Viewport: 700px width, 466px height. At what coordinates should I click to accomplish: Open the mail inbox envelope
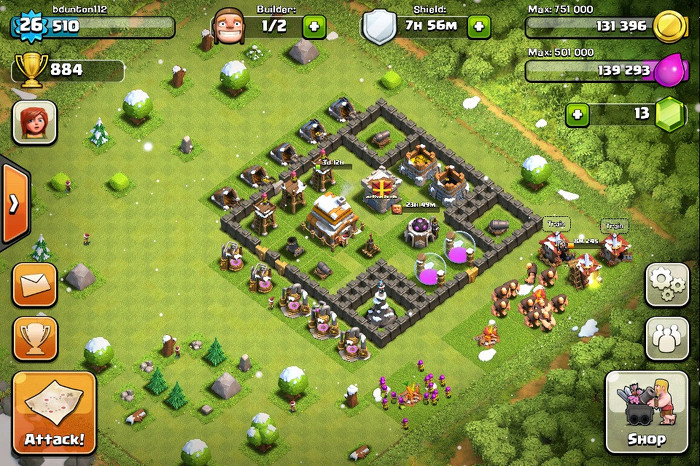(34, 285)
